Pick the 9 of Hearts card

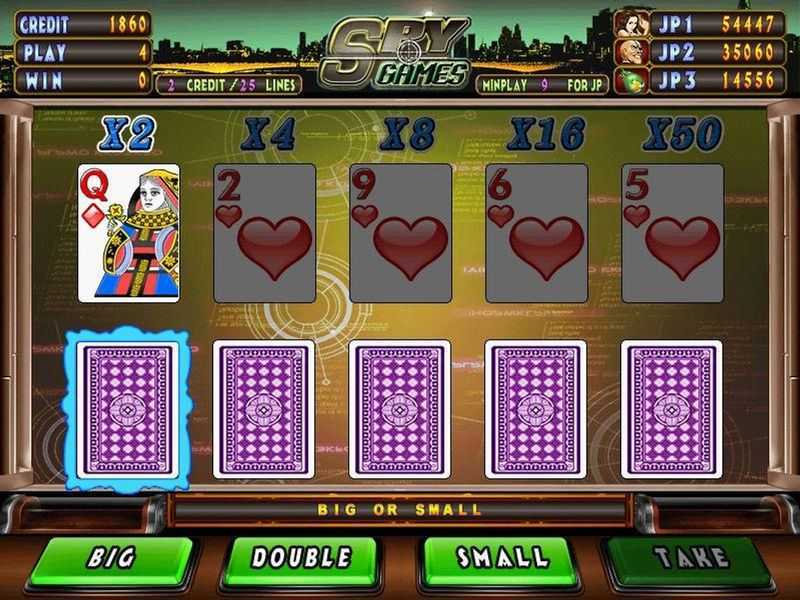click(x=401, y=233)
